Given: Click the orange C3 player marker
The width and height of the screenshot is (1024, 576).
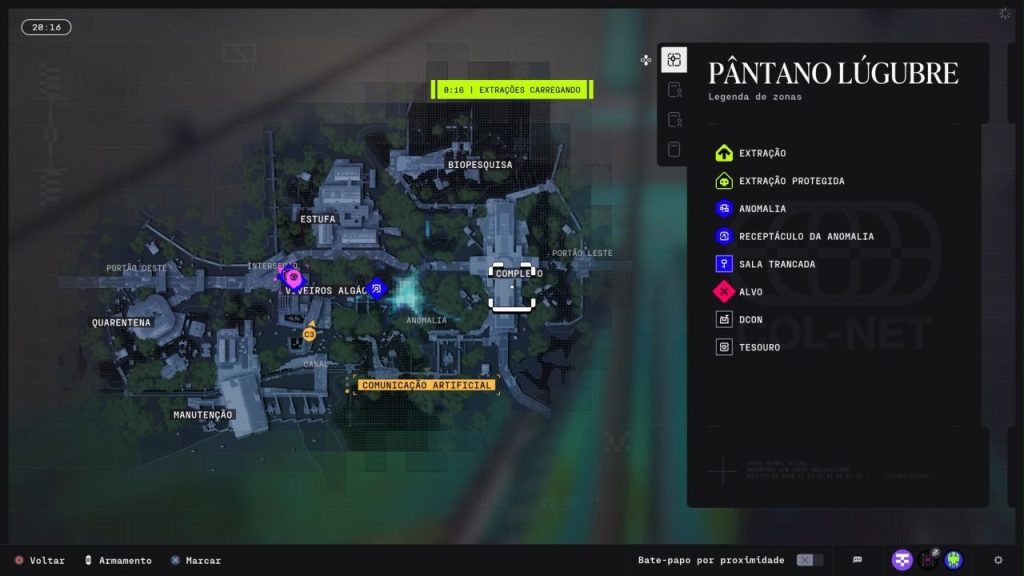Looking at the screenshot, I should (309, 334).
